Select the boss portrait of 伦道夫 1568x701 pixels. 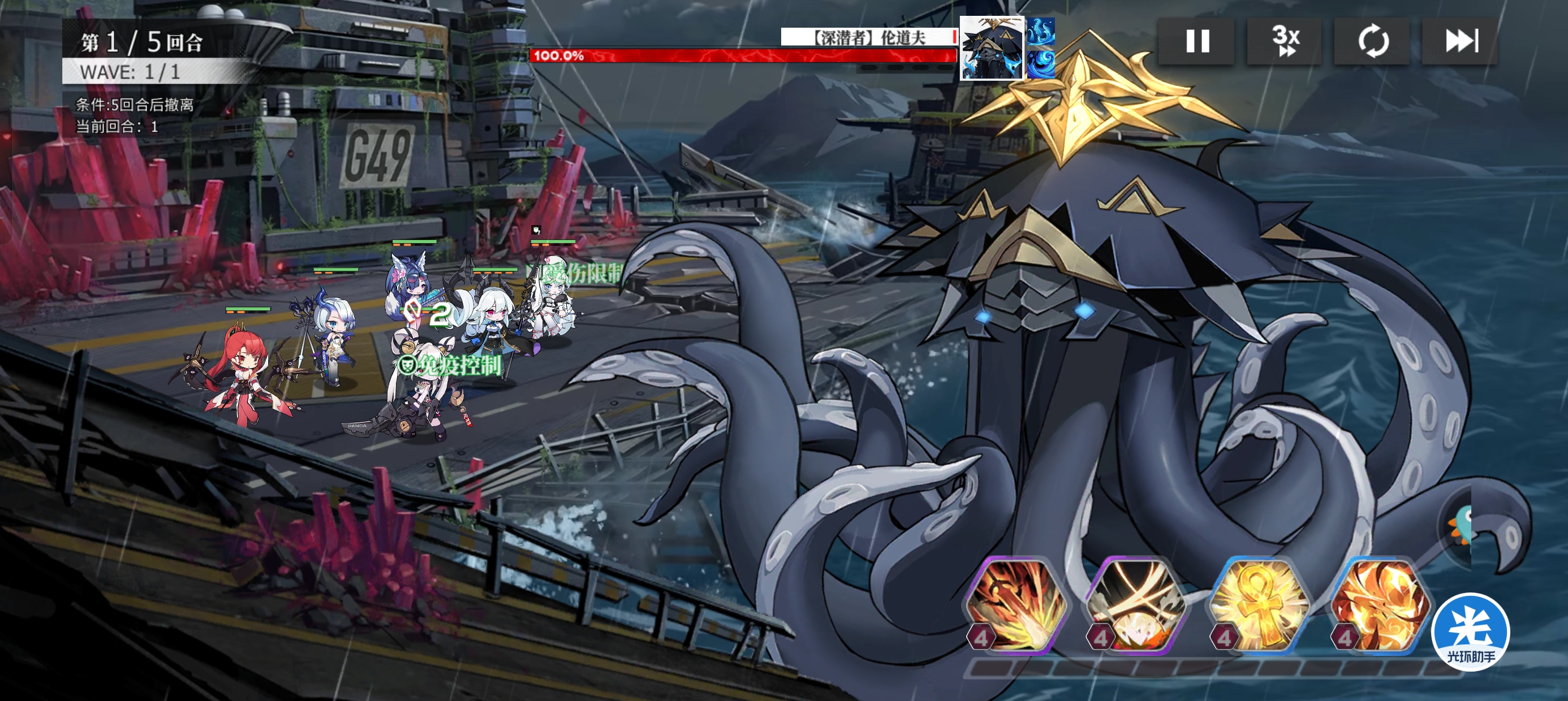click(x=991, y=49)
